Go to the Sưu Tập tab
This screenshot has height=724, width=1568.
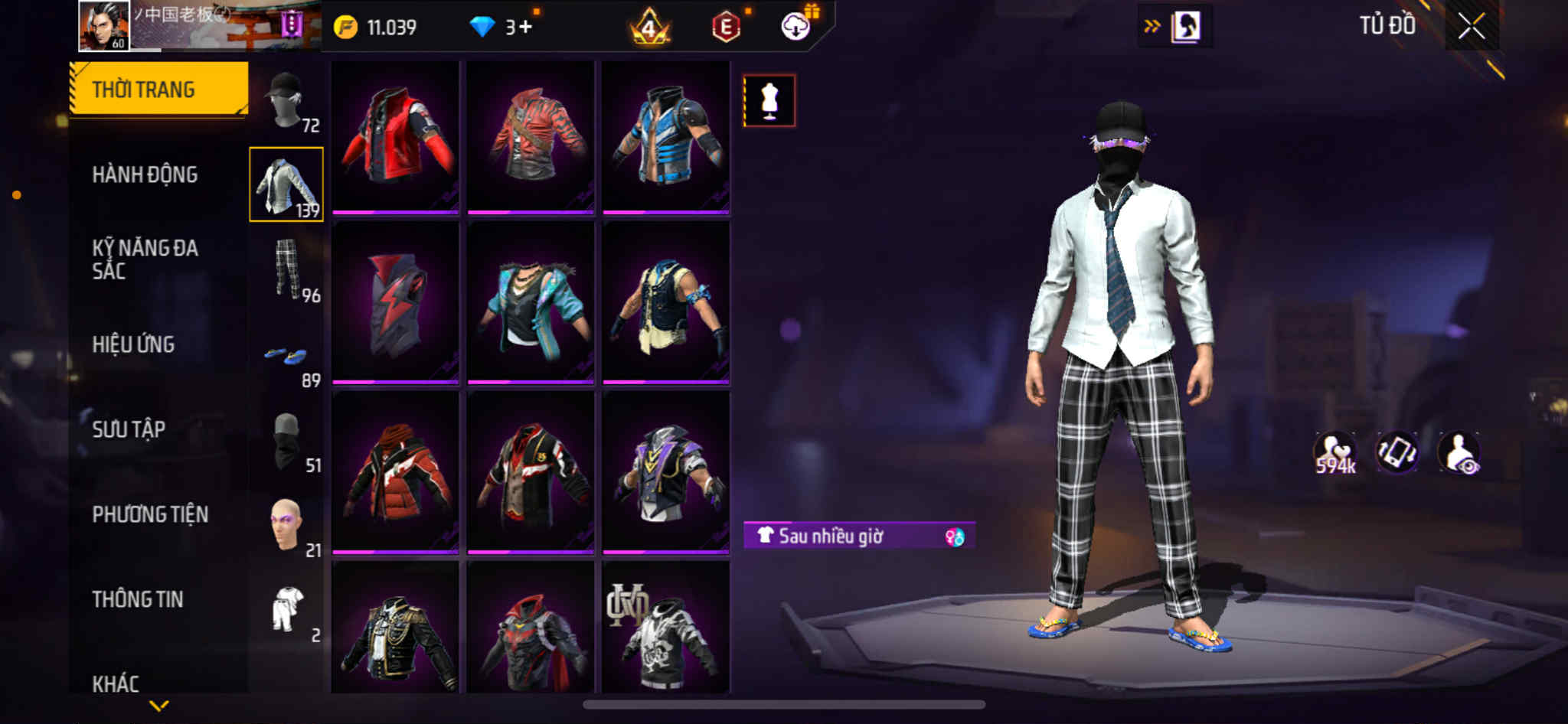(129, 429)
